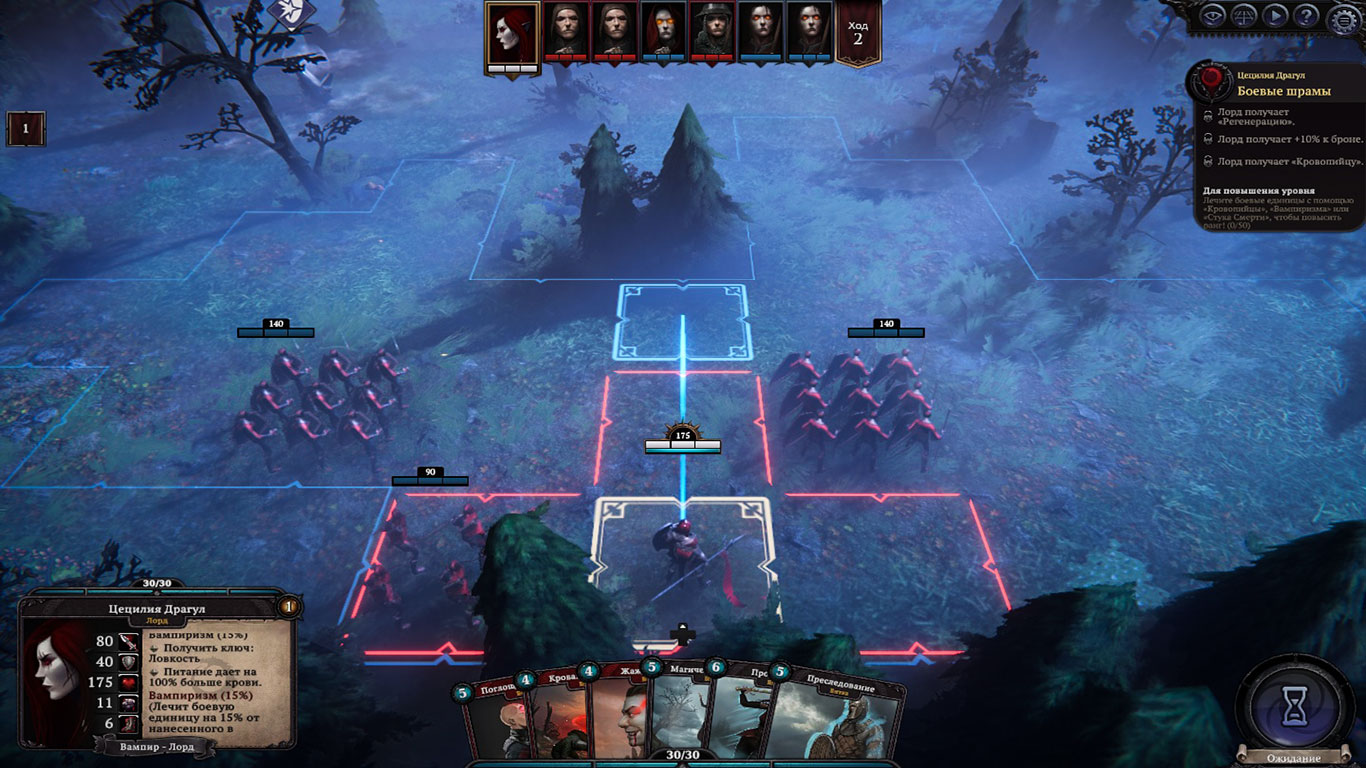The height and width of the screenshot is (768, 1366).
Task: Toggle the battlefield grid button
Action: (1244, 16)
